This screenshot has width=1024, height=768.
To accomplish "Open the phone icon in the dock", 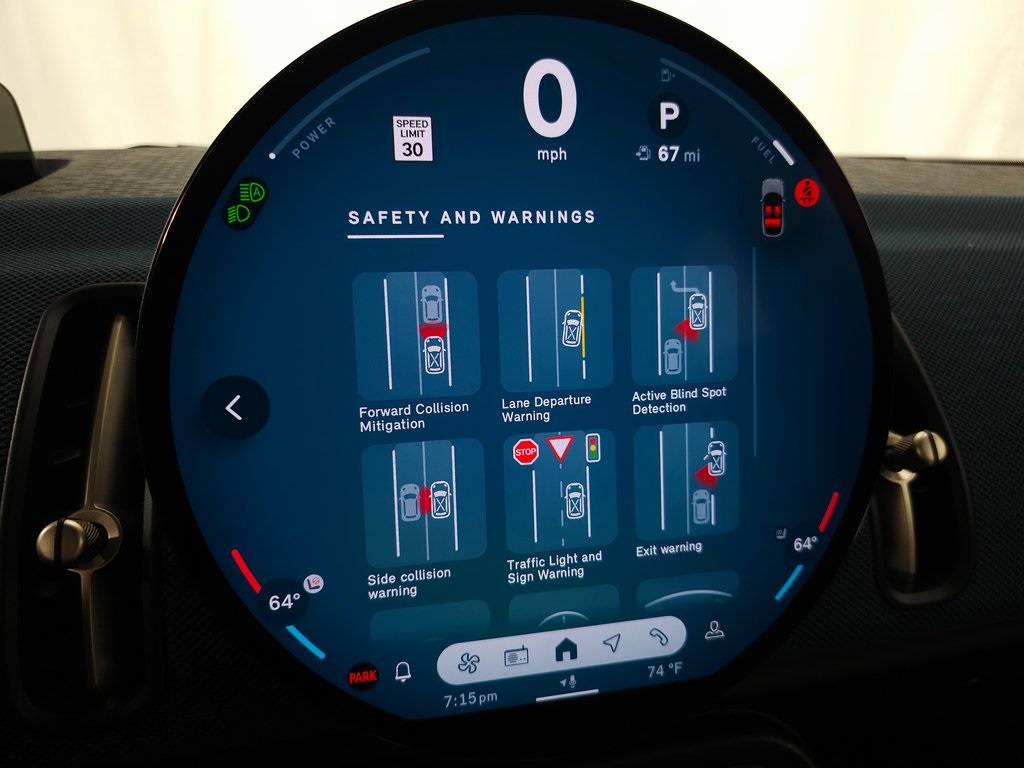I will pos(658,636).
